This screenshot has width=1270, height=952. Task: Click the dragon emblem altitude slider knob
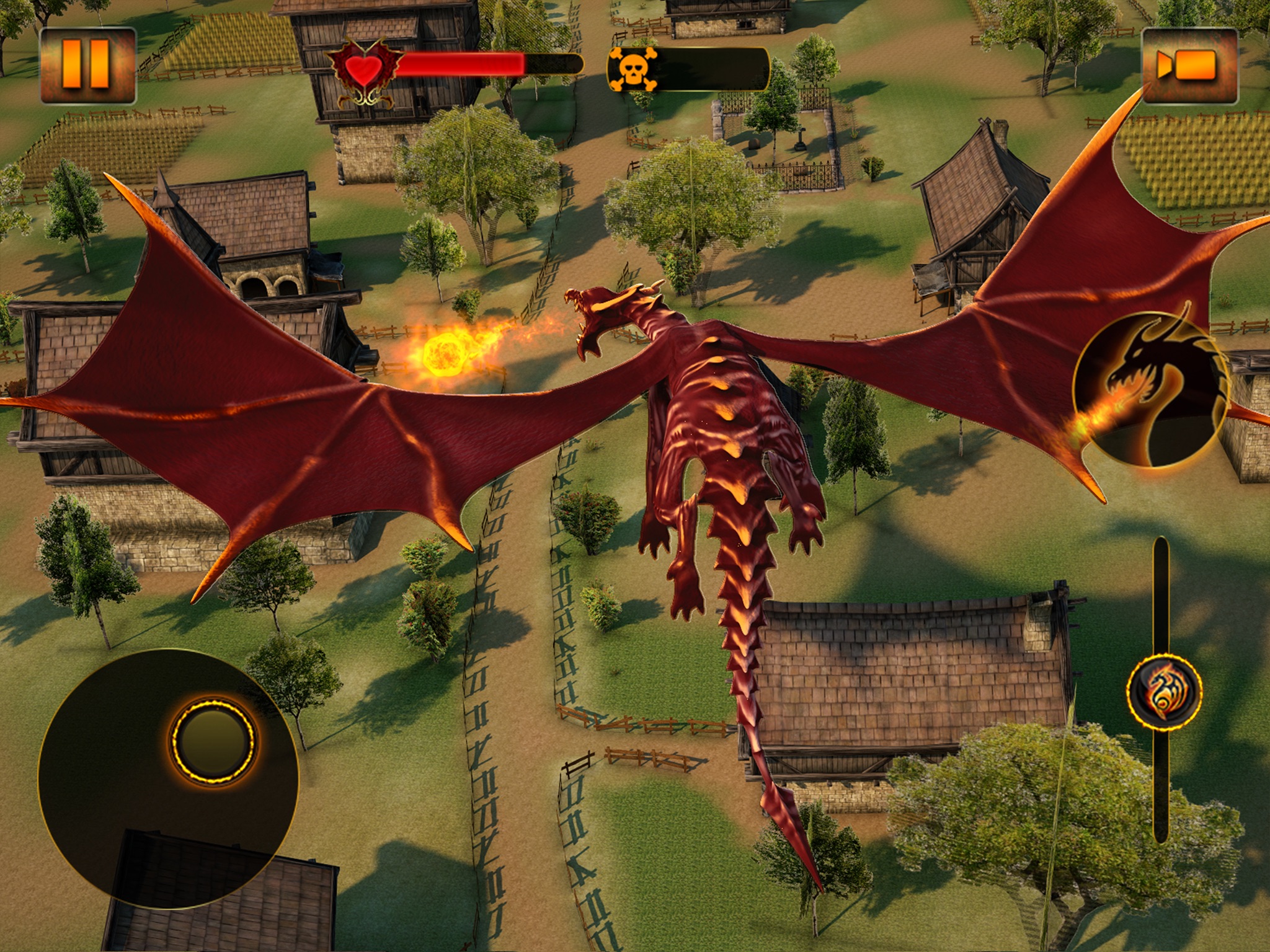[x=1163, y=690]
